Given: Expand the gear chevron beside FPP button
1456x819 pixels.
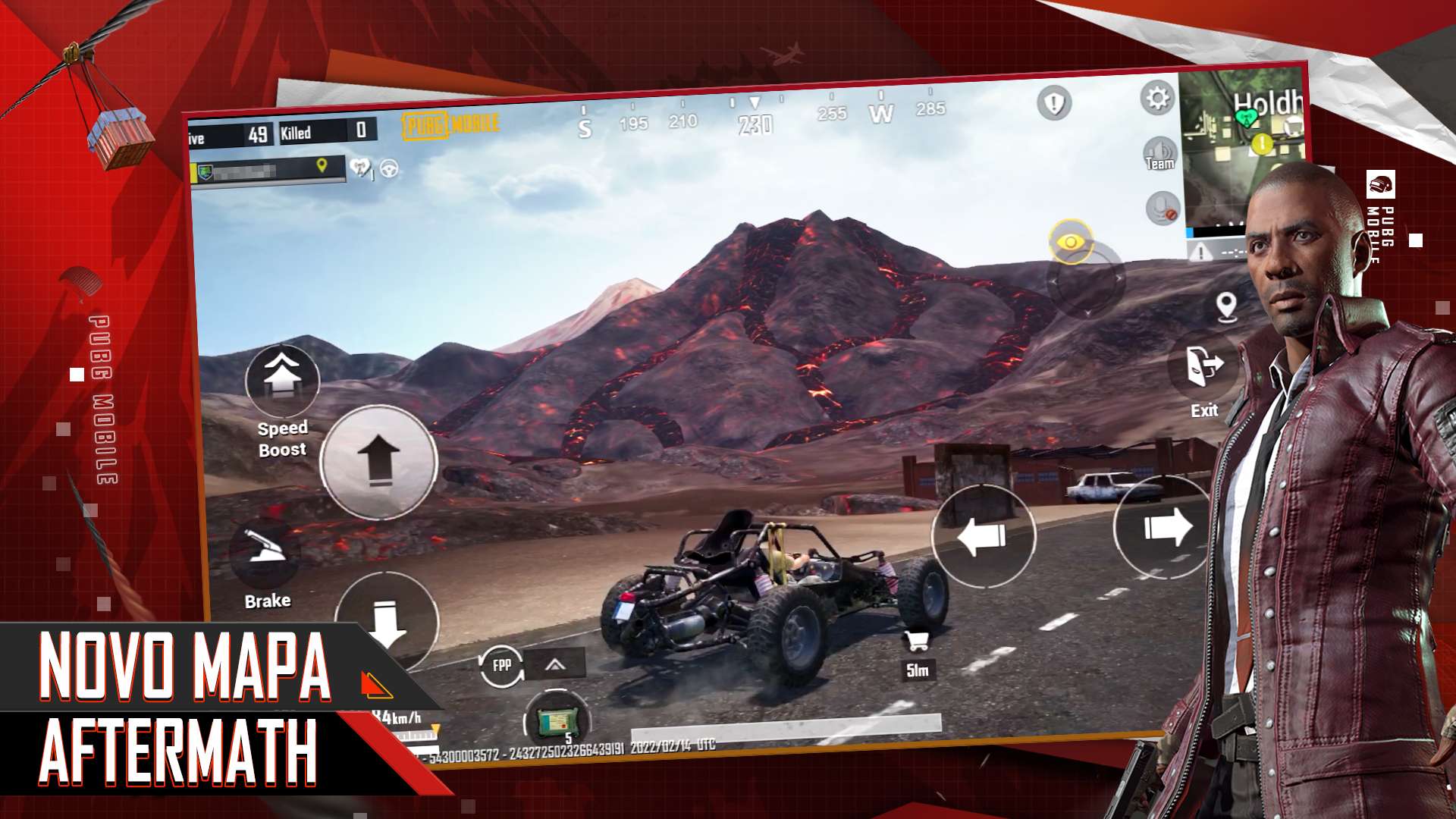Looking at the screenshot, I should point(556,665).
